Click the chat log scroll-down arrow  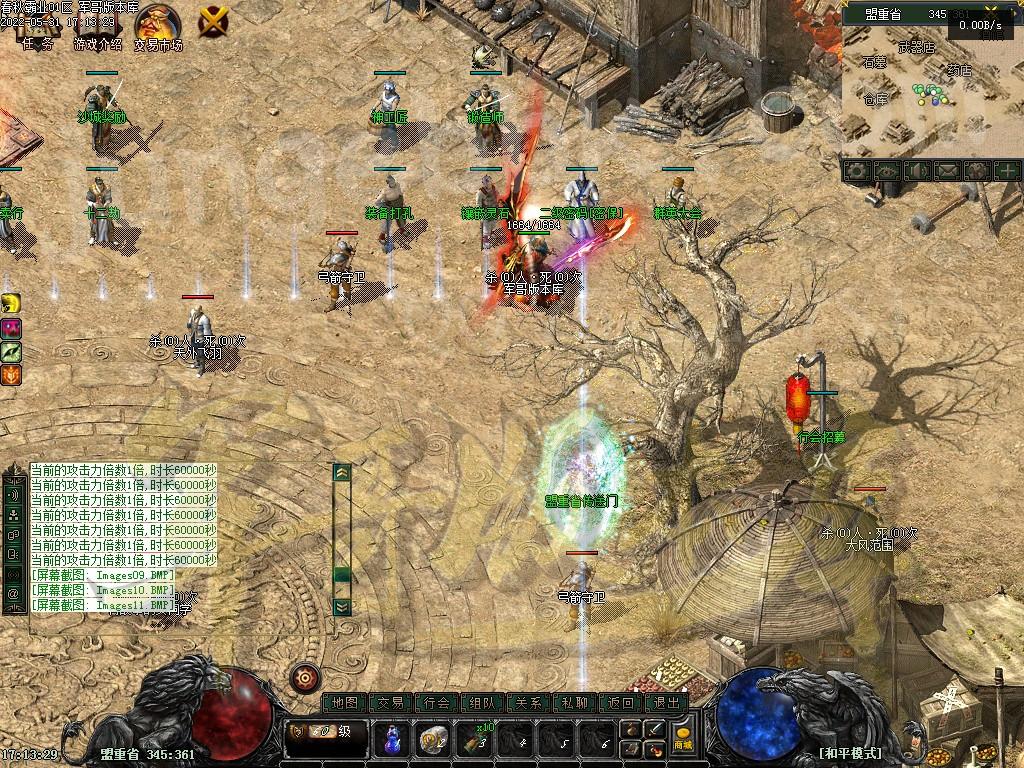pyautogui.click(x=342, y=606)
